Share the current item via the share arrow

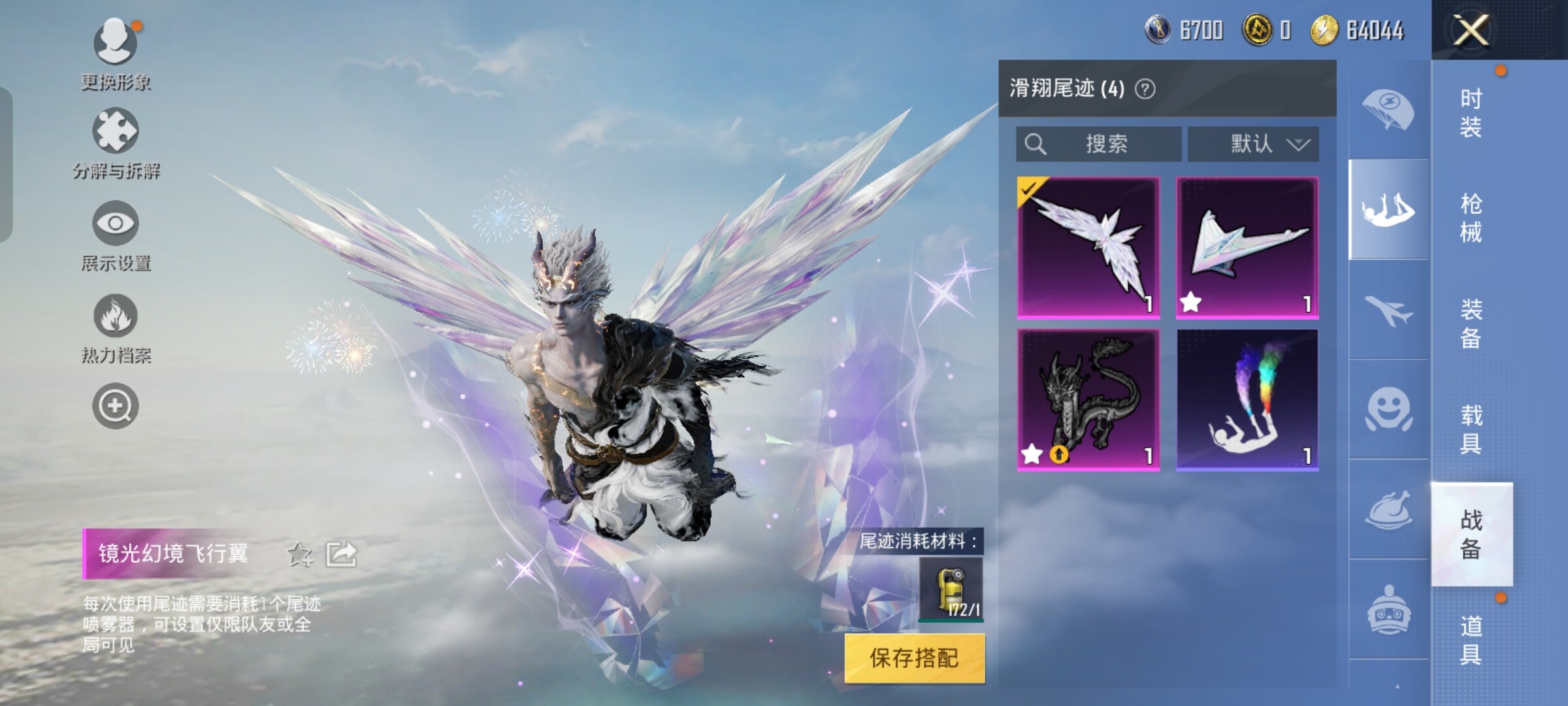(x=342, y=555)
